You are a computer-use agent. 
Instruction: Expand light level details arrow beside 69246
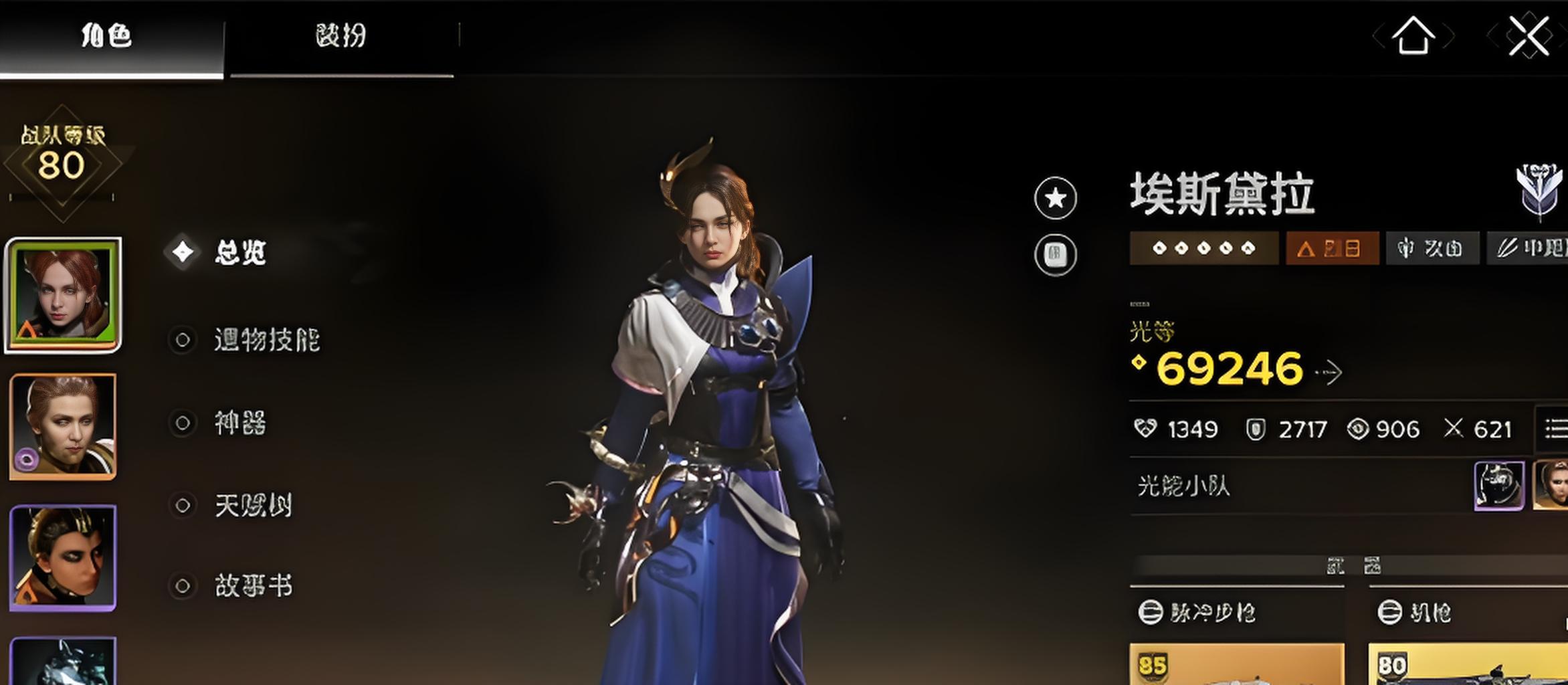[1330, 373]
